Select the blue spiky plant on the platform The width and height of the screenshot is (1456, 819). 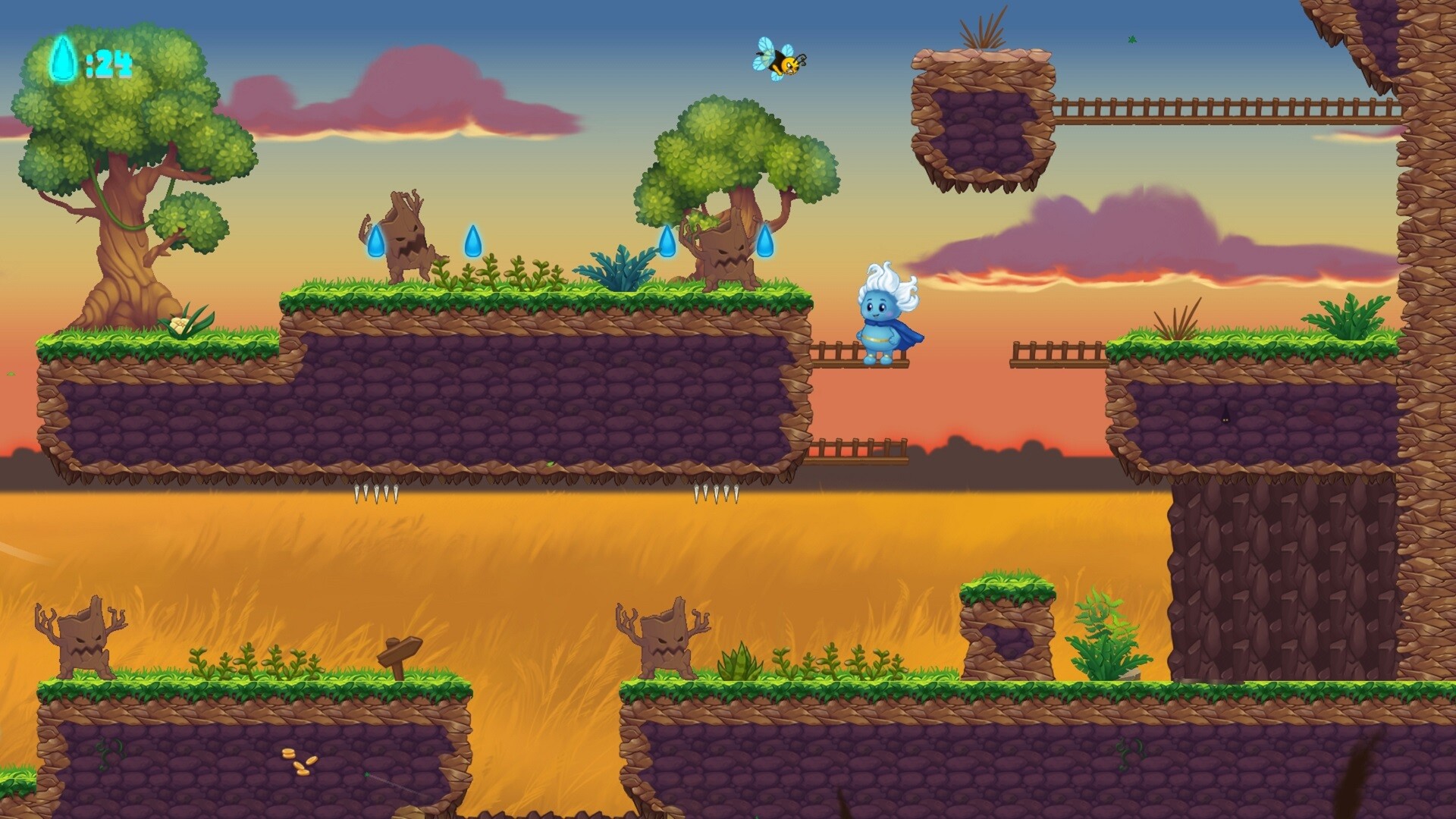click(616, 269)
